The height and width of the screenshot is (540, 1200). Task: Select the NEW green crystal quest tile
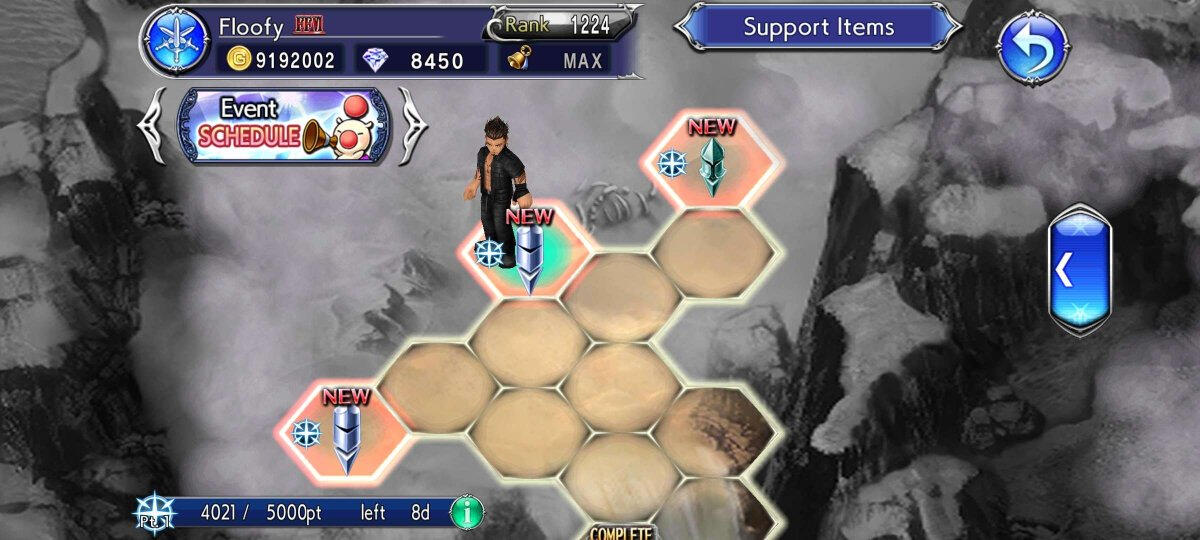[709, 163]
